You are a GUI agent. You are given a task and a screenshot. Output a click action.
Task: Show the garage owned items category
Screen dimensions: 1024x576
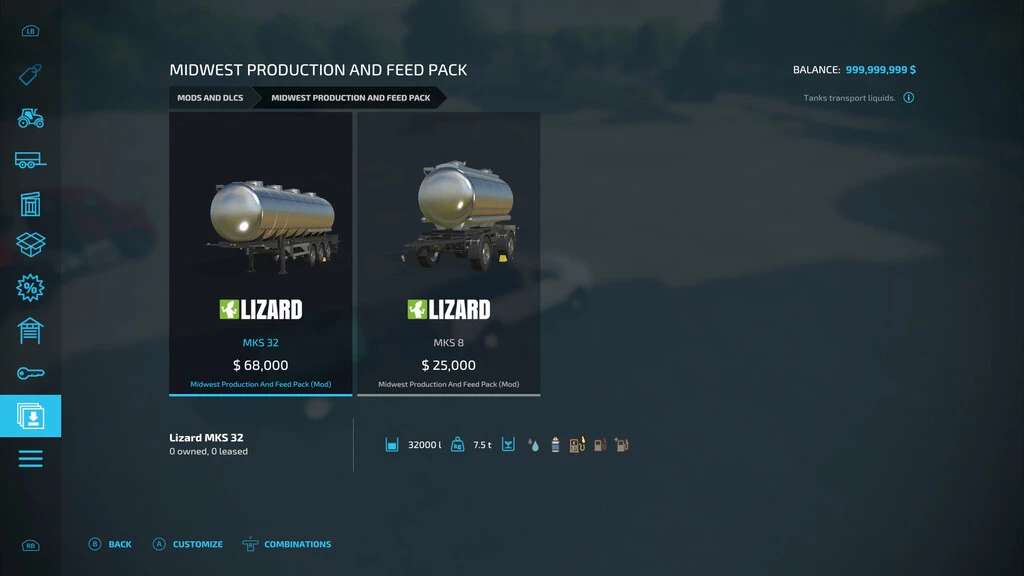(x=30, y=330)
